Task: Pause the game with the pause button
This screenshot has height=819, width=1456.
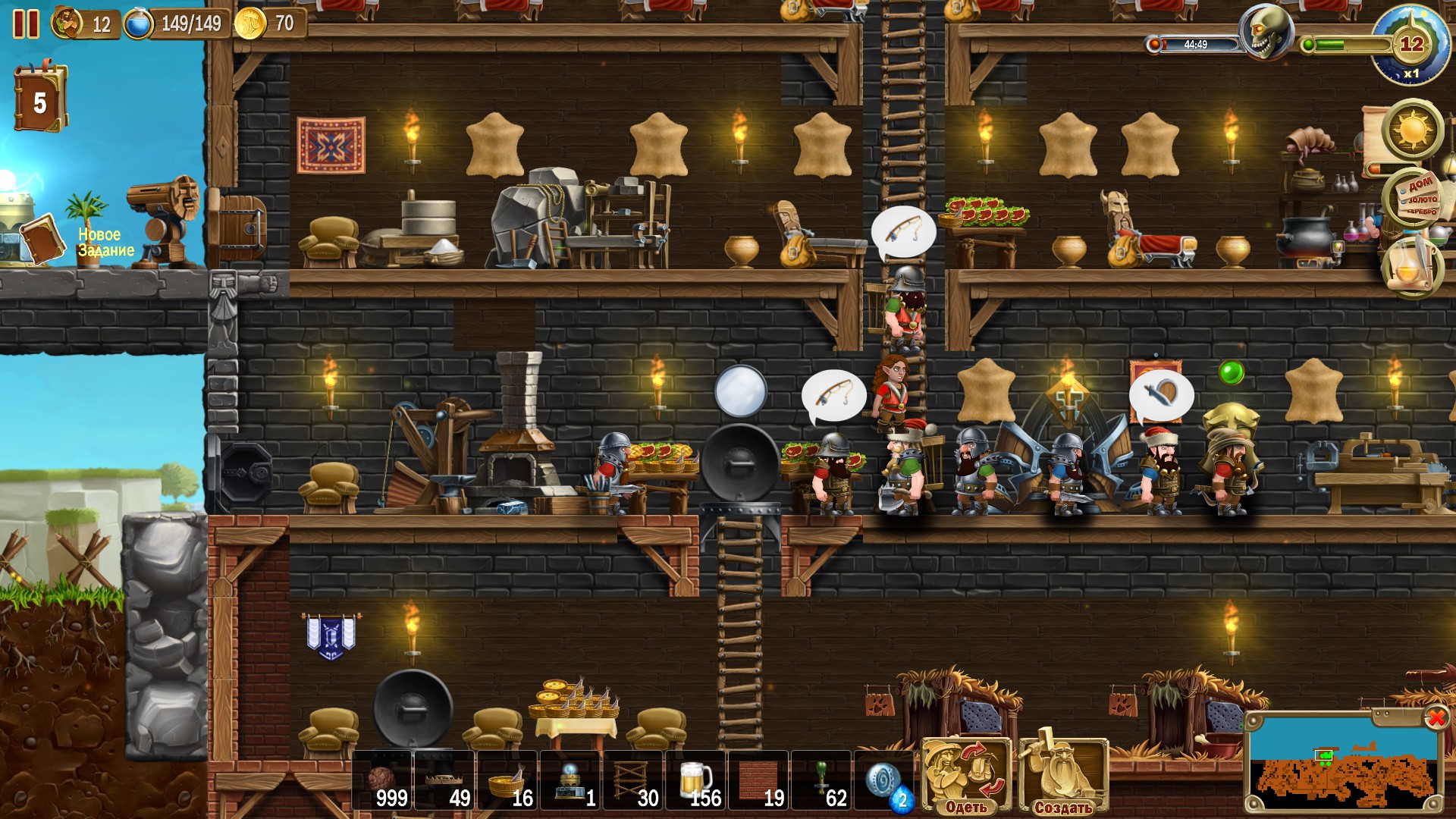Action: [27, 23]
